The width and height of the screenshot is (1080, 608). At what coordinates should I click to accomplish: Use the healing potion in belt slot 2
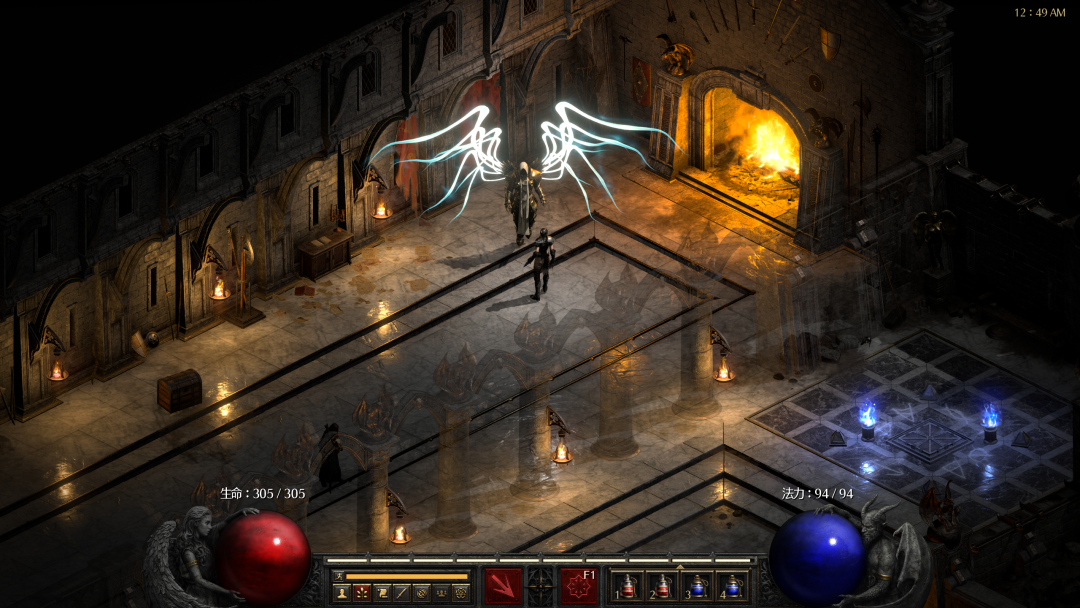(x=662, y=588)
